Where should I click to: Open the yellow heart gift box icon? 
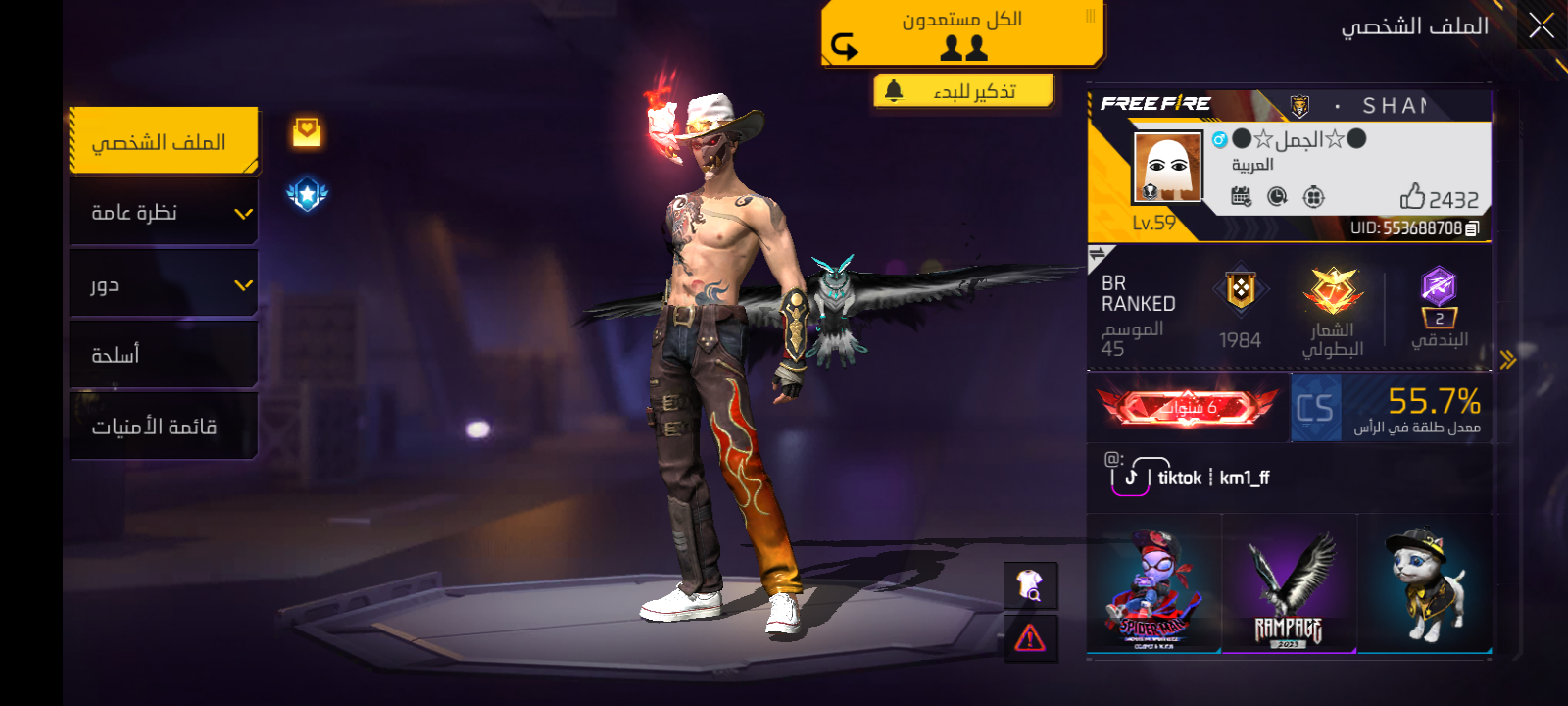[307, 131]
